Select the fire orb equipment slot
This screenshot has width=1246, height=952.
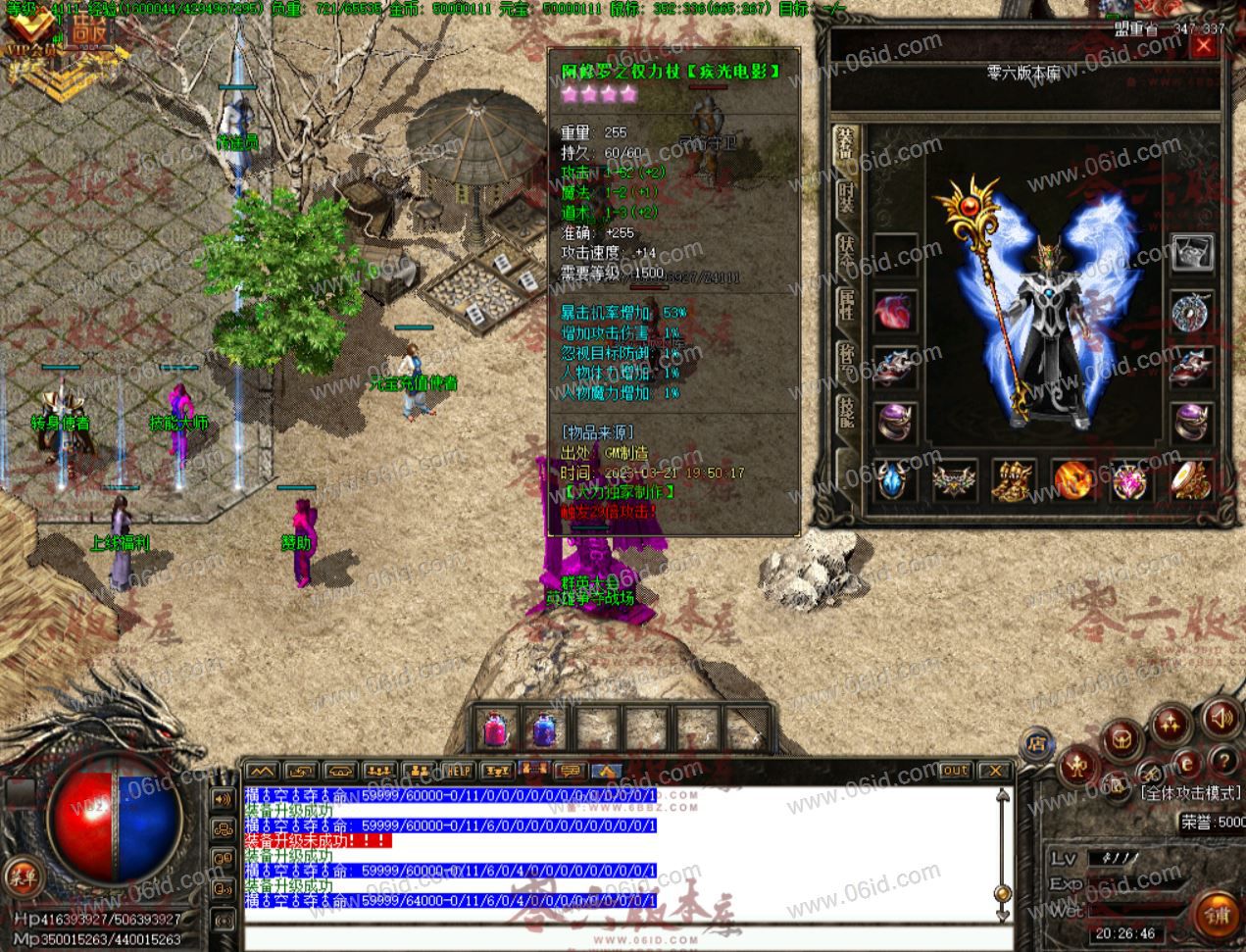tap(1072, 480)
